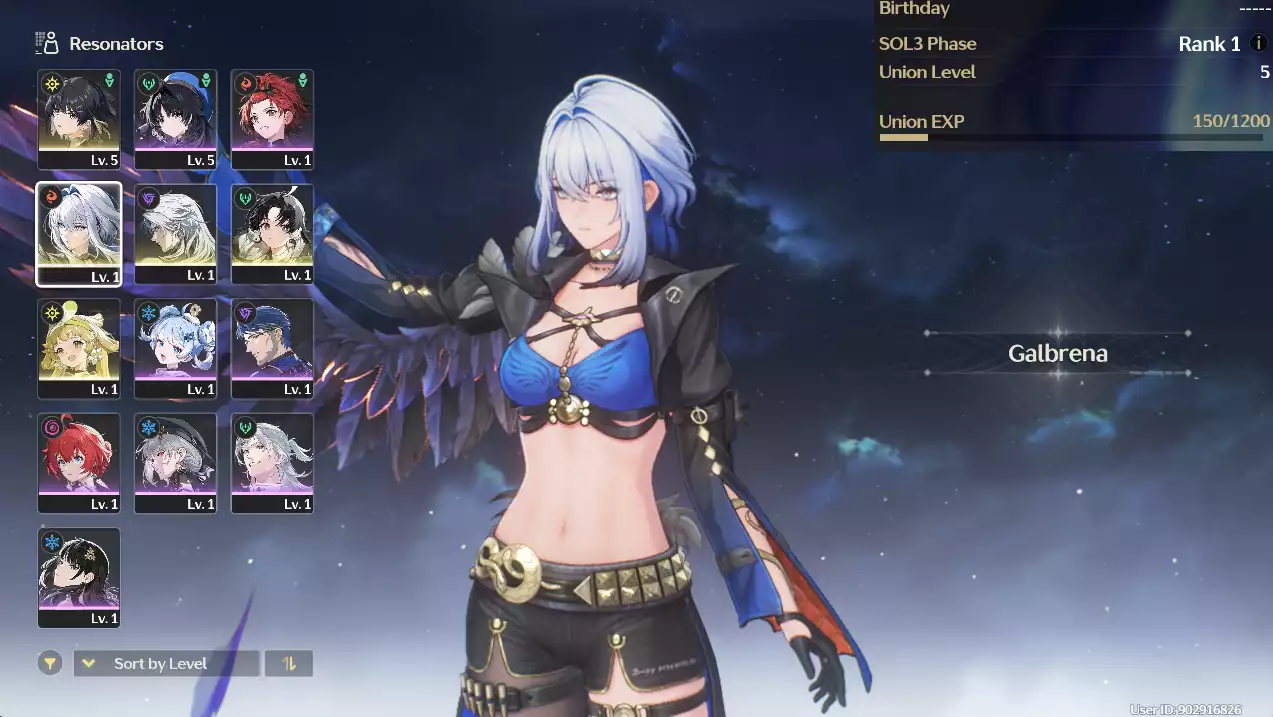Viewport: 1273px width, 717px height.
Task: Choose the light-blue twin-bun girl portrait
Action: coord(175,348)
